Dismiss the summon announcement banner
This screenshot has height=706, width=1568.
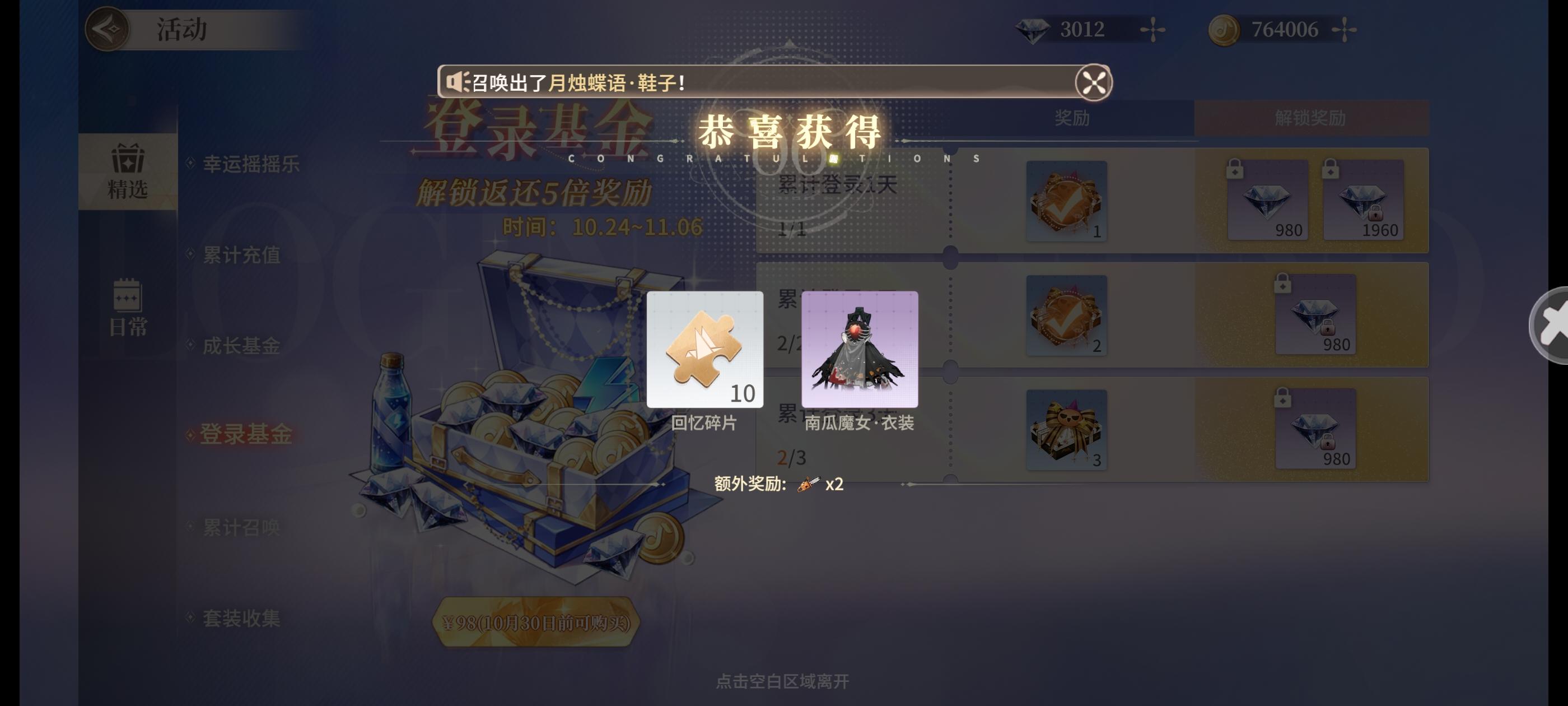pos(1093,81)
